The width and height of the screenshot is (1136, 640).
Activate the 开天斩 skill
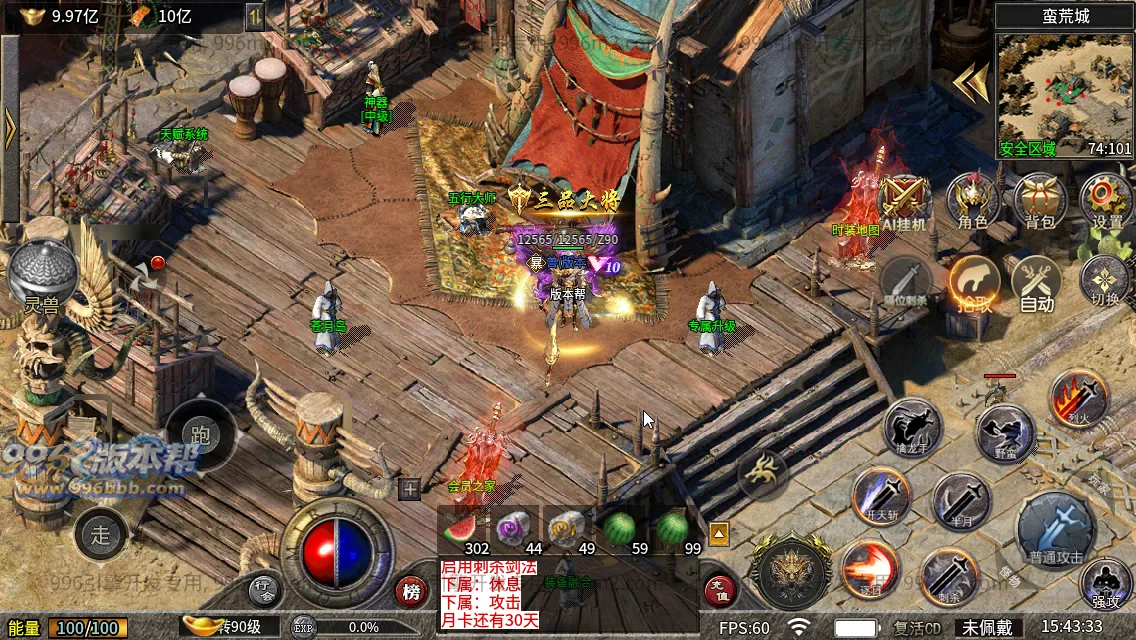pyautogui.click(x=881, y=497)
